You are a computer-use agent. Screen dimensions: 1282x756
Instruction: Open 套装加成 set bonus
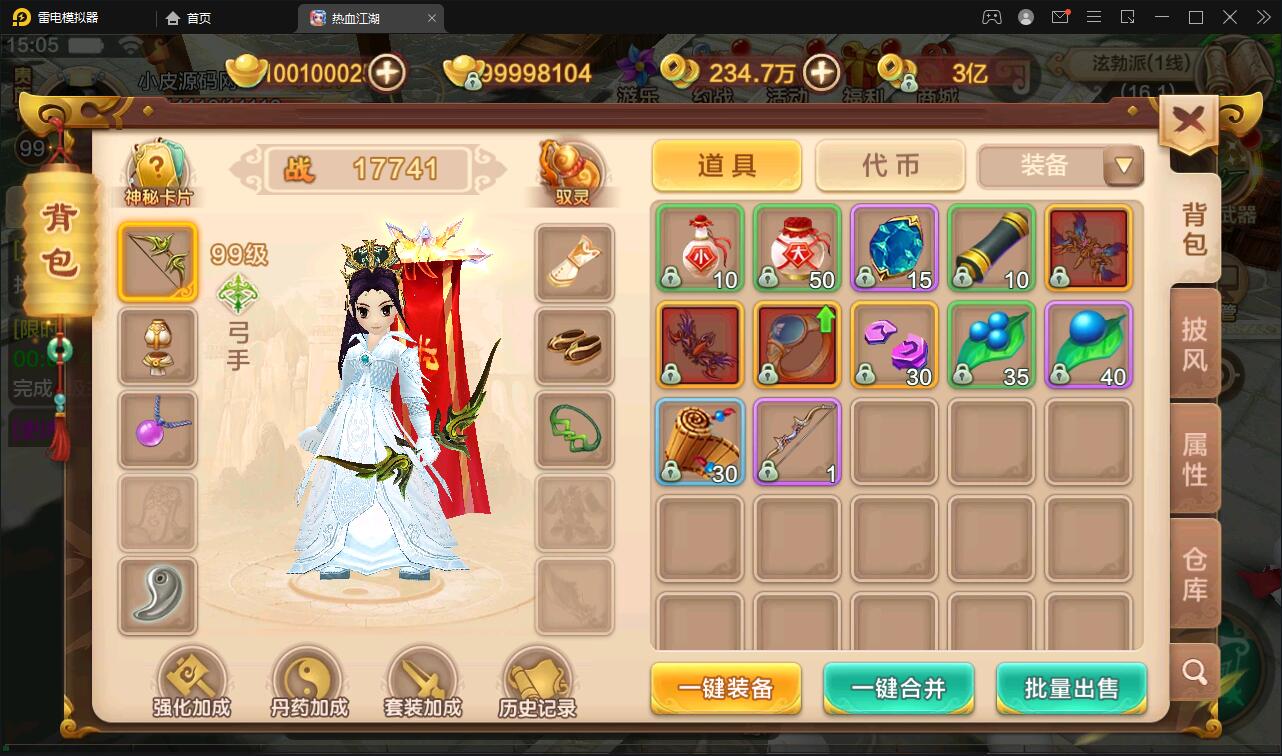422,680
